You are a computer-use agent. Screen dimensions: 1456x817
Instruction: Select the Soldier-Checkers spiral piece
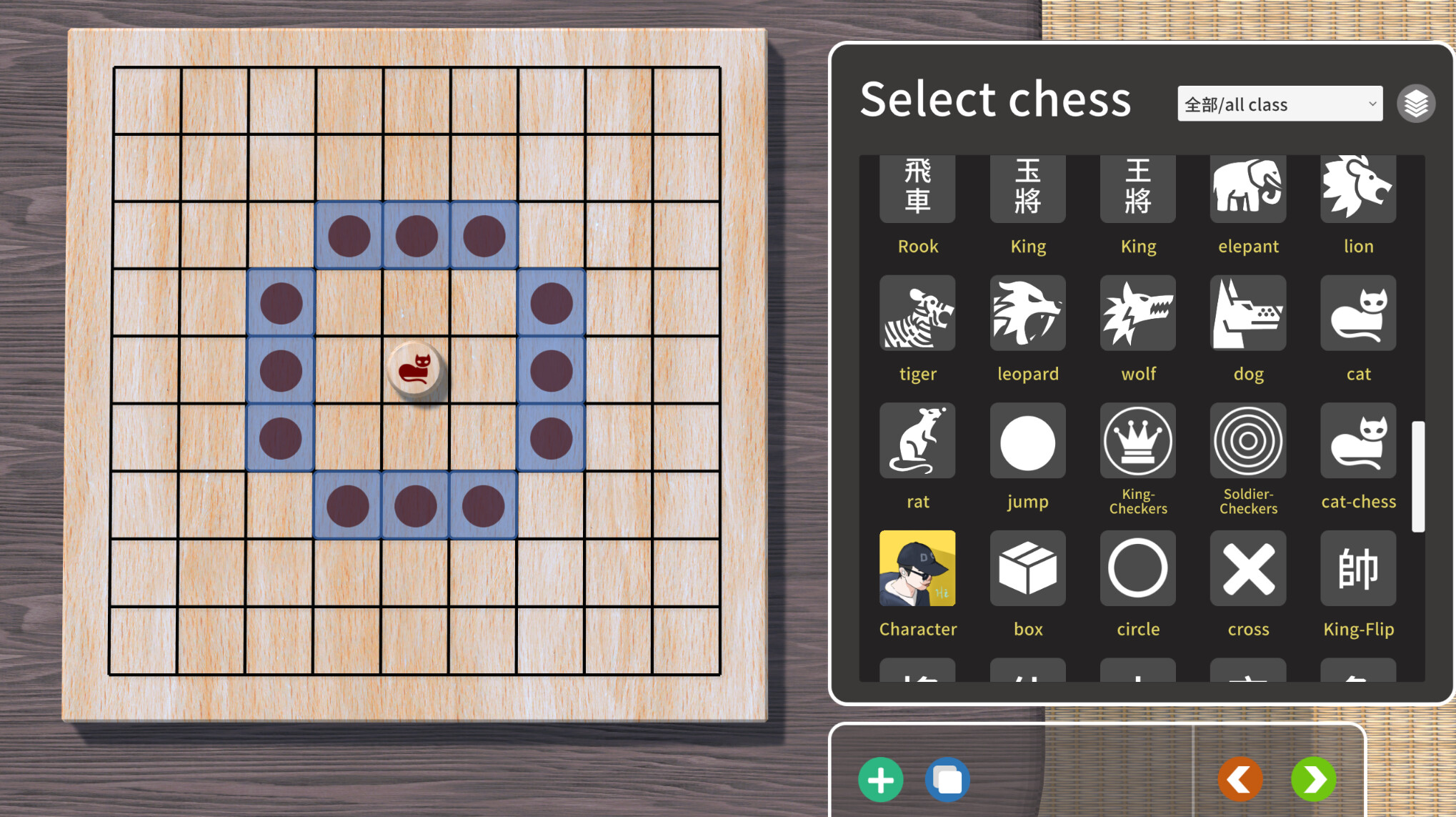click(x=1247, y=441)
